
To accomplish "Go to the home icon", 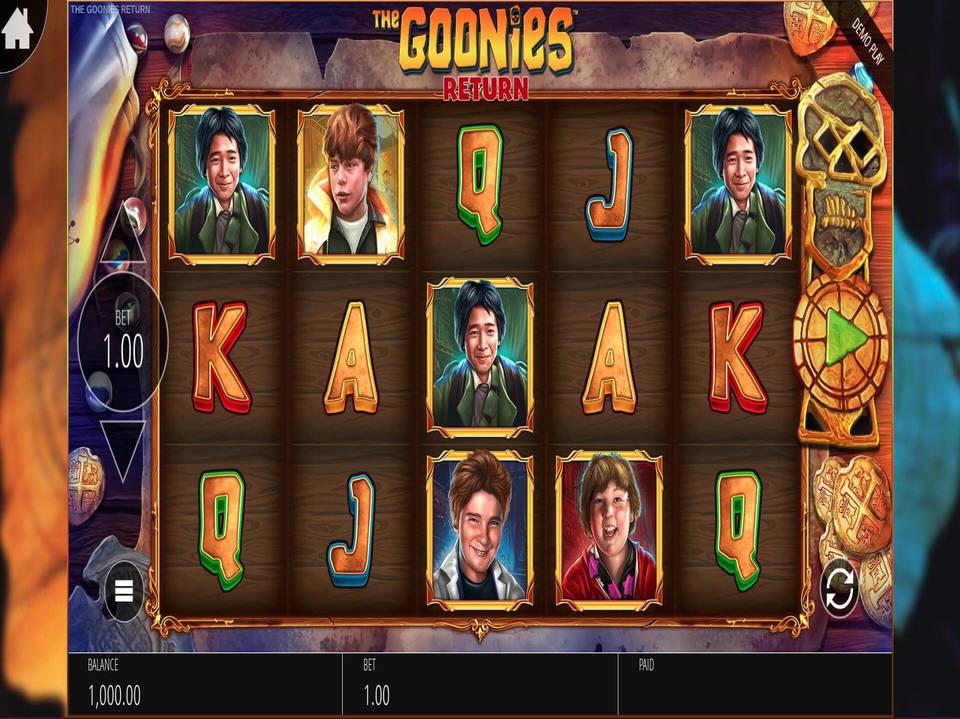I will click(x=18, y=30).
